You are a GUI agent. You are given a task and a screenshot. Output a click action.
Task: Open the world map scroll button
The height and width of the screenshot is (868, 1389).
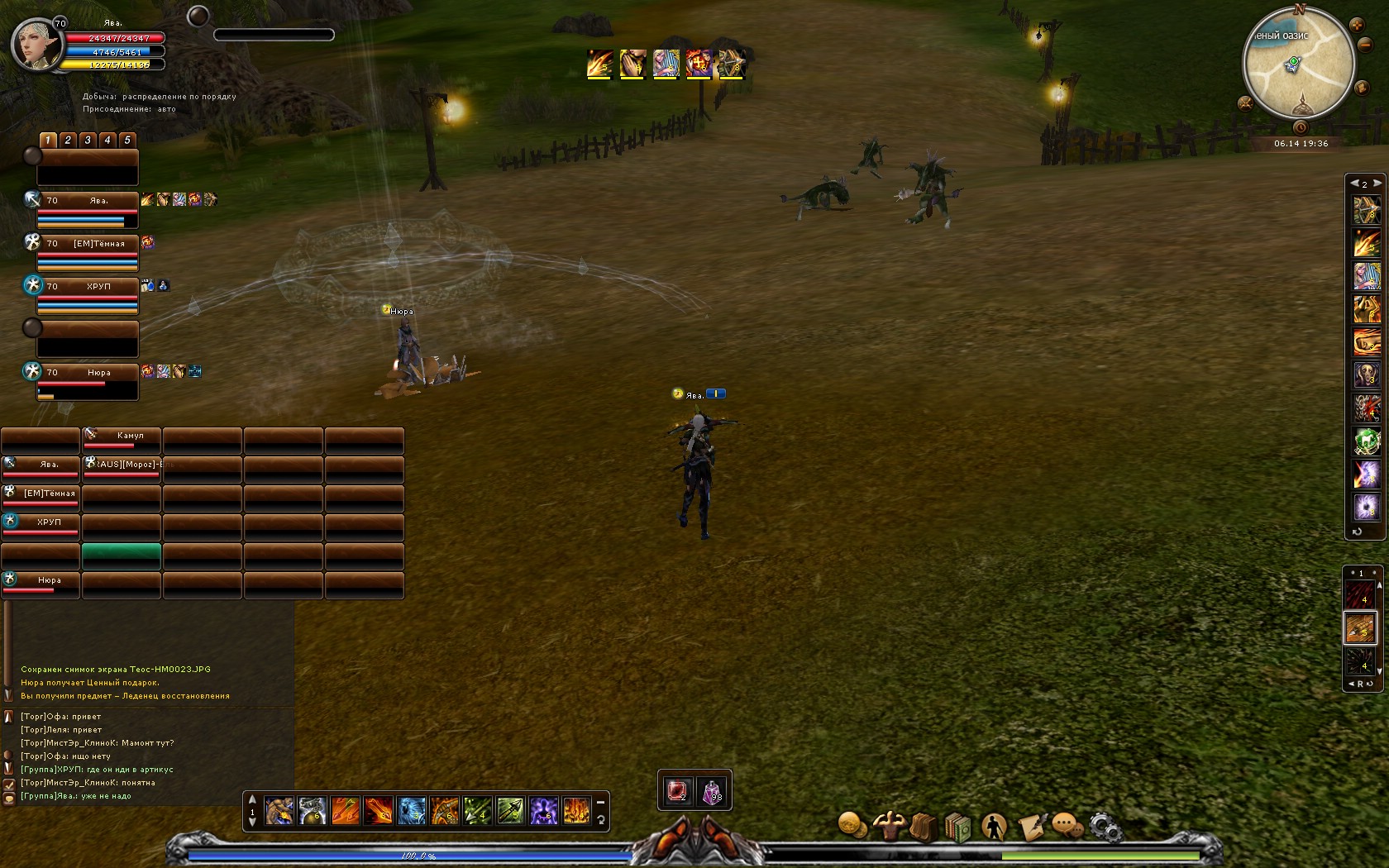click(x=1362, y=87)
